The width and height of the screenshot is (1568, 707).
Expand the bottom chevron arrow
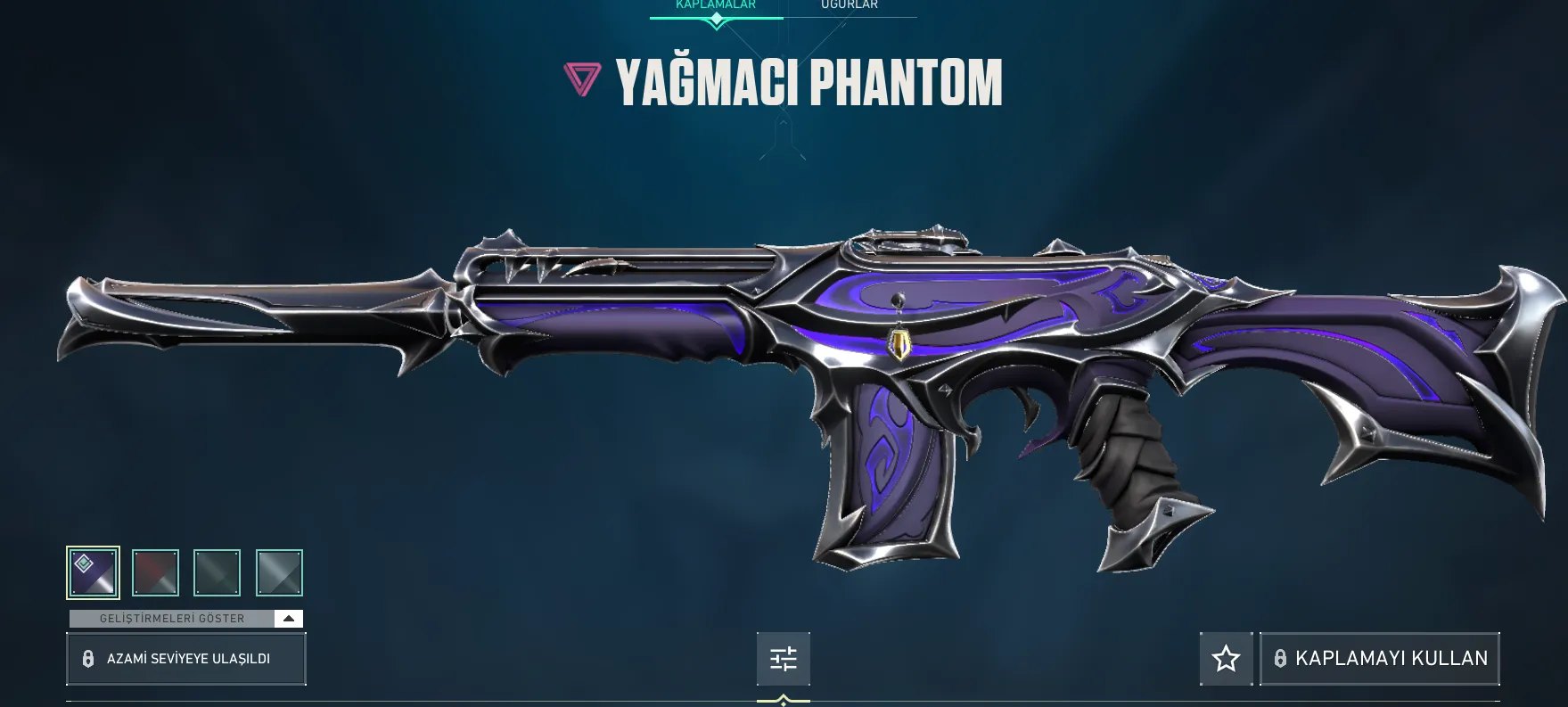click(x=783, y=700)
